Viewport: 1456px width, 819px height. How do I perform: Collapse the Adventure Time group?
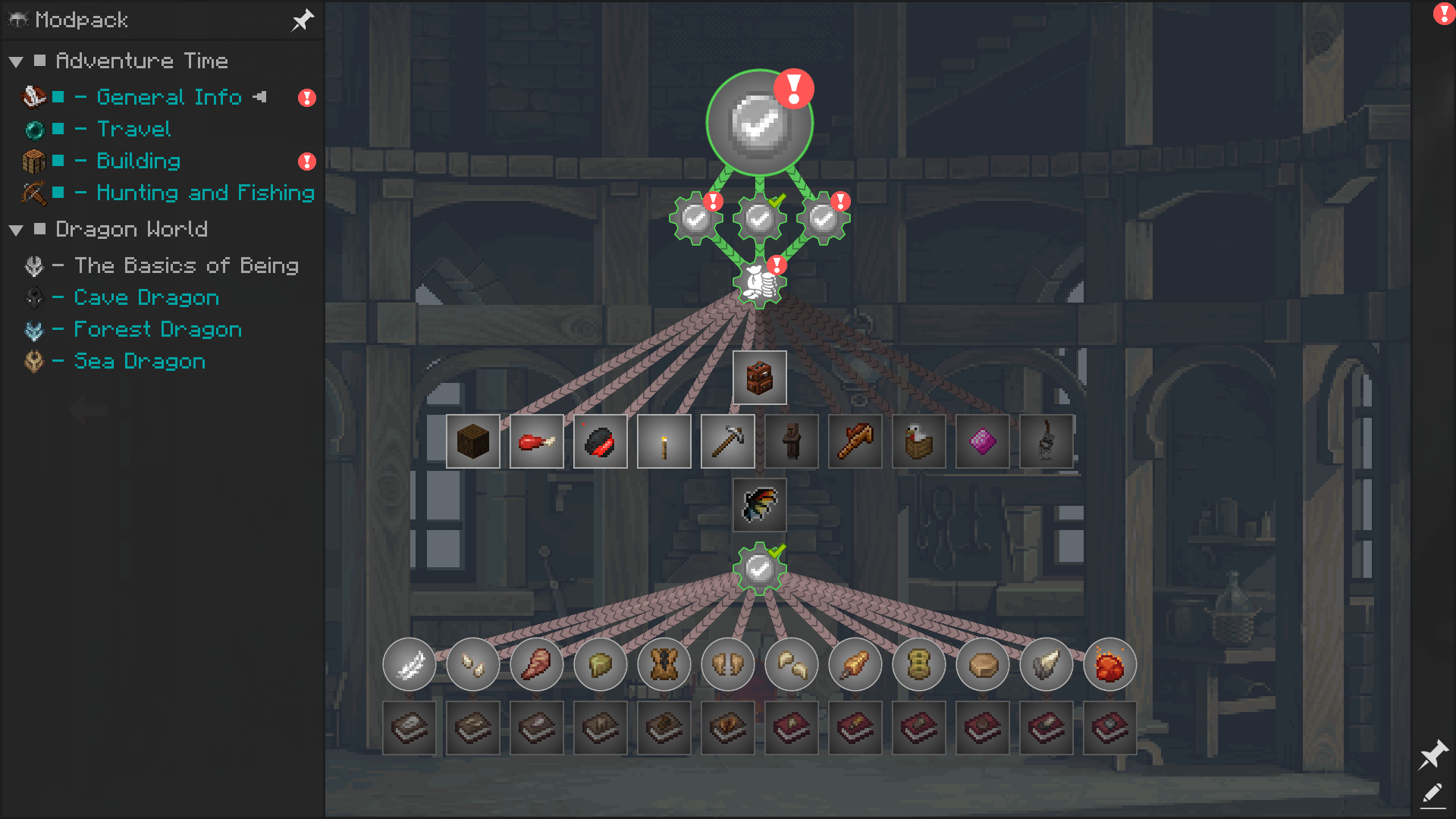coord(16,61)
